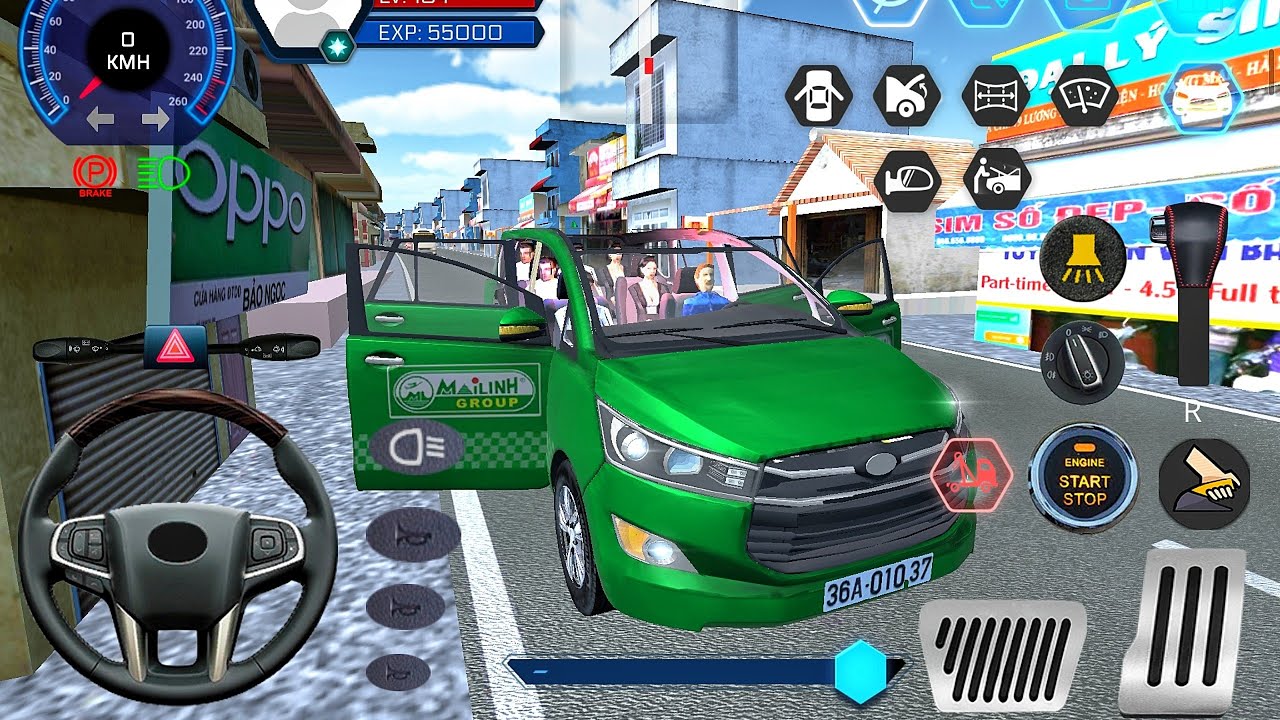Open the hood using the bonnet icon
This screenshot has height=720, width=1280.
click(x=906, y=97)
